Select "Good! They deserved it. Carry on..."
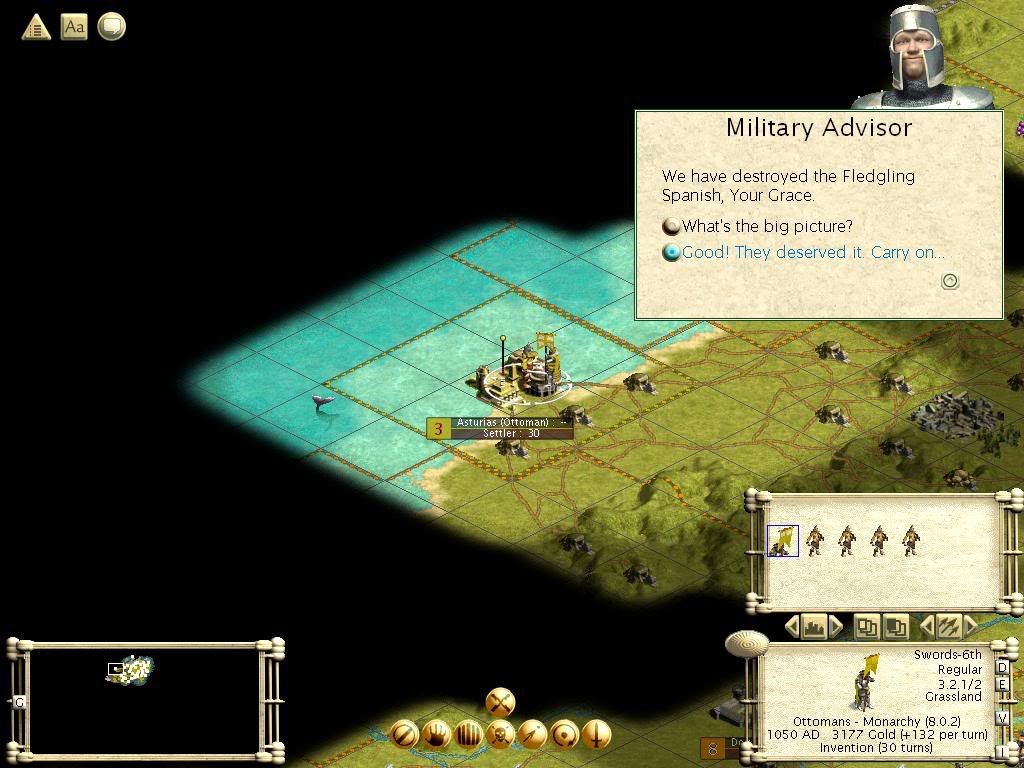Screen dimensions: 1024x768 pyautogui.click(x=812, y=252)
